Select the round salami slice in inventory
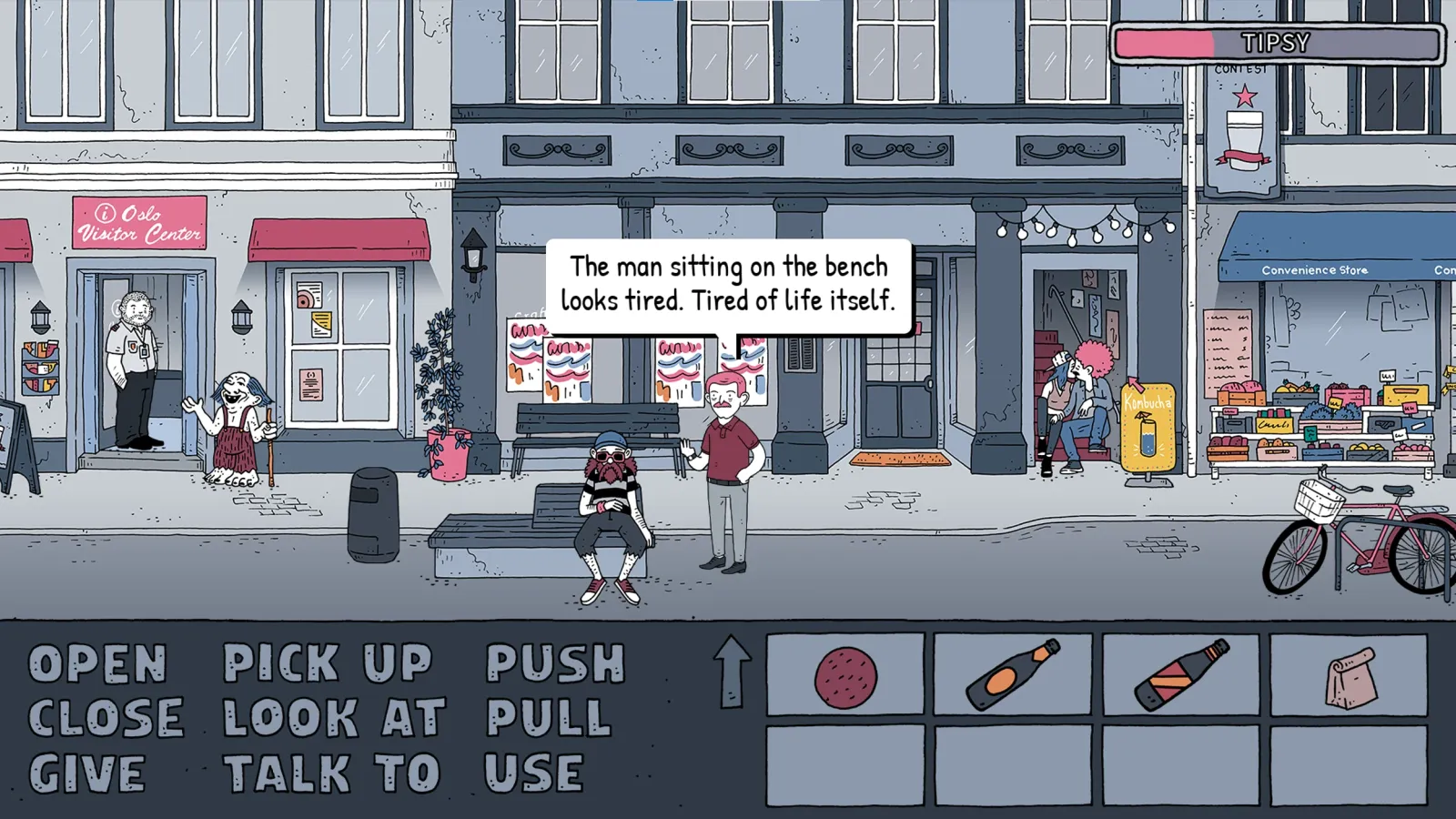The image size is (1456, 819). coord(845,677)
